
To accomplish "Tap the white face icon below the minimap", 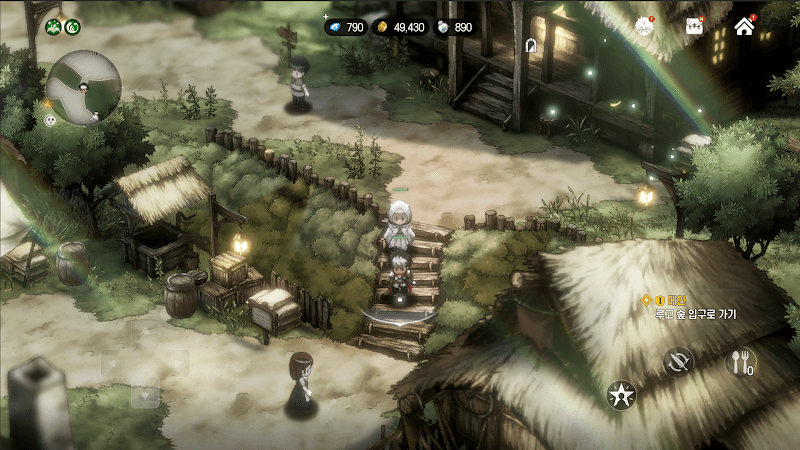I will click(x=51, y=120).
